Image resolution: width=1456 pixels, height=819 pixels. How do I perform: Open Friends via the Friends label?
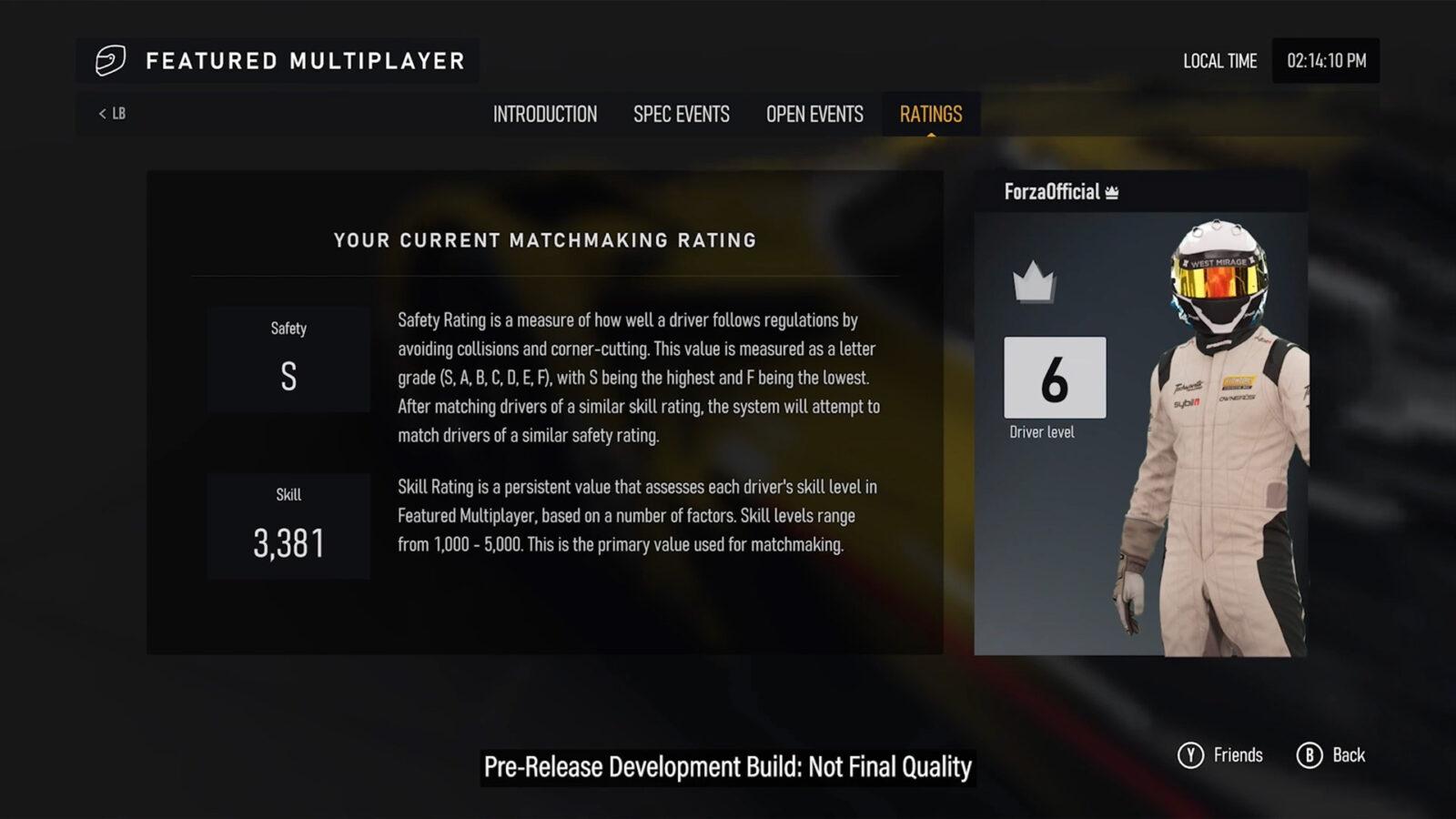[1238, 754]
